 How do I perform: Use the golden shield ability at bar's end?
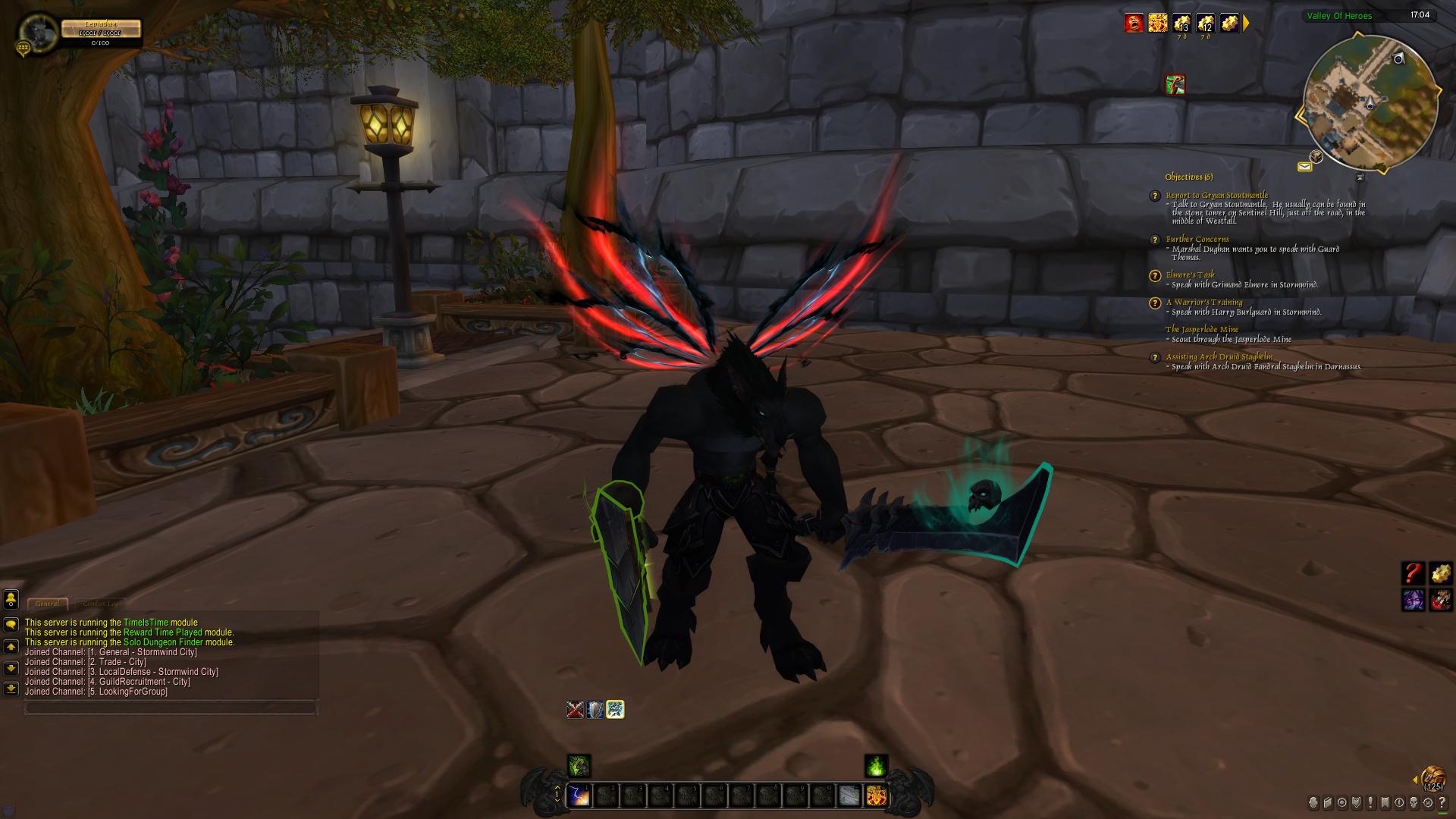pyautogui.click(x=876, y=795)
